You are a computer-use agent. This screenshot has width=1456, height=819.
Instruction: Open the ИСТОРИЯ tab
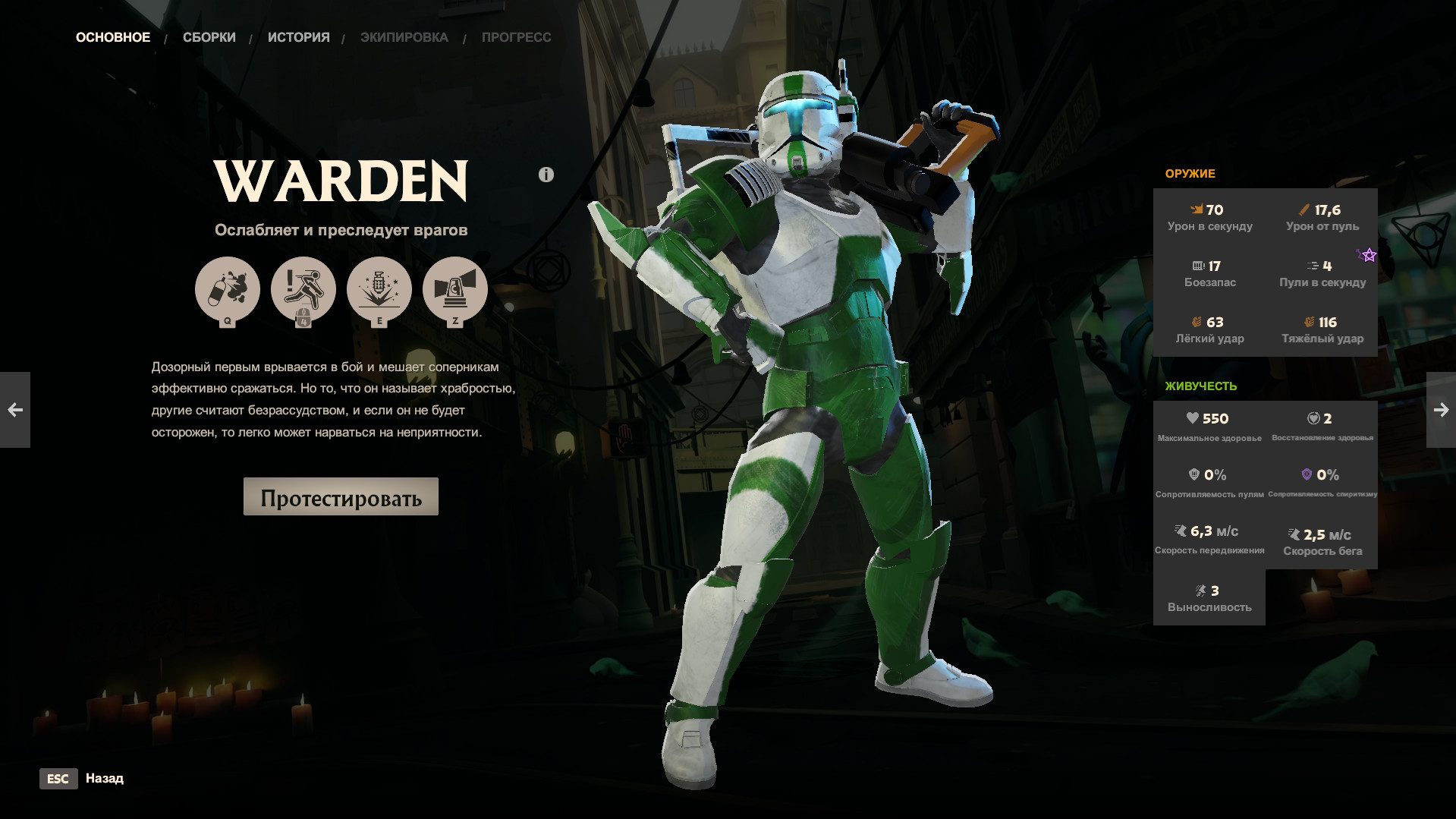coord(298,36)
